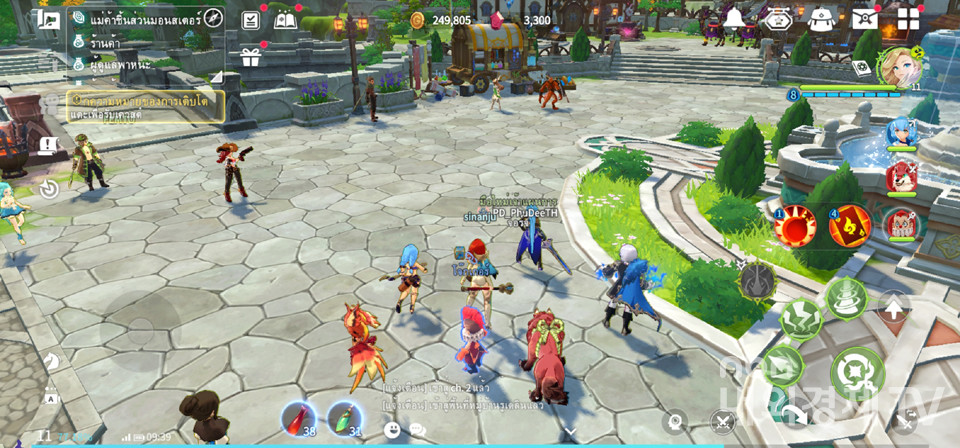Open the gift box rewards
This screenshot has height=448, width=960.
250,58
